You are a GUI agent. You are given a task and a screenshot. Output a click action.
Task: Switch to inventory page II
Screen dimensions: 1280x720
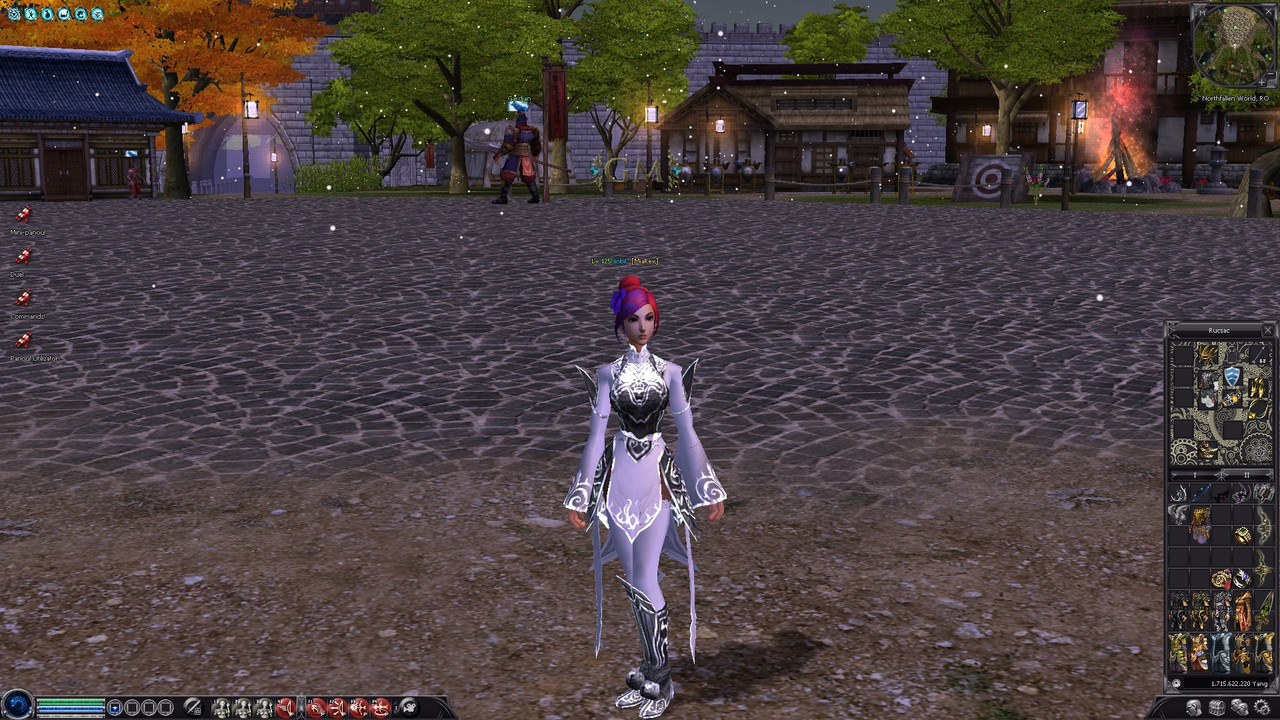pos(1248,474)
